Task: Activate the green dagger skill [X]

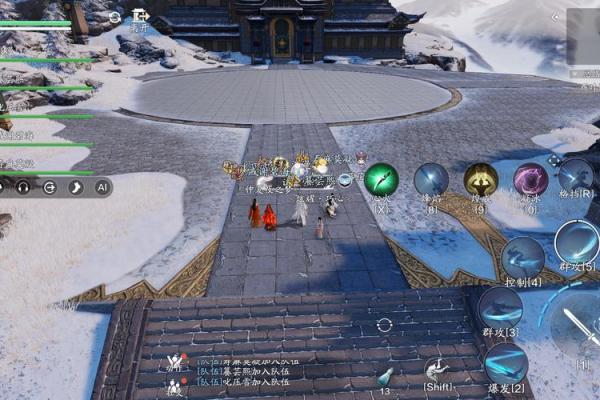Action: [x=381, y=180]
